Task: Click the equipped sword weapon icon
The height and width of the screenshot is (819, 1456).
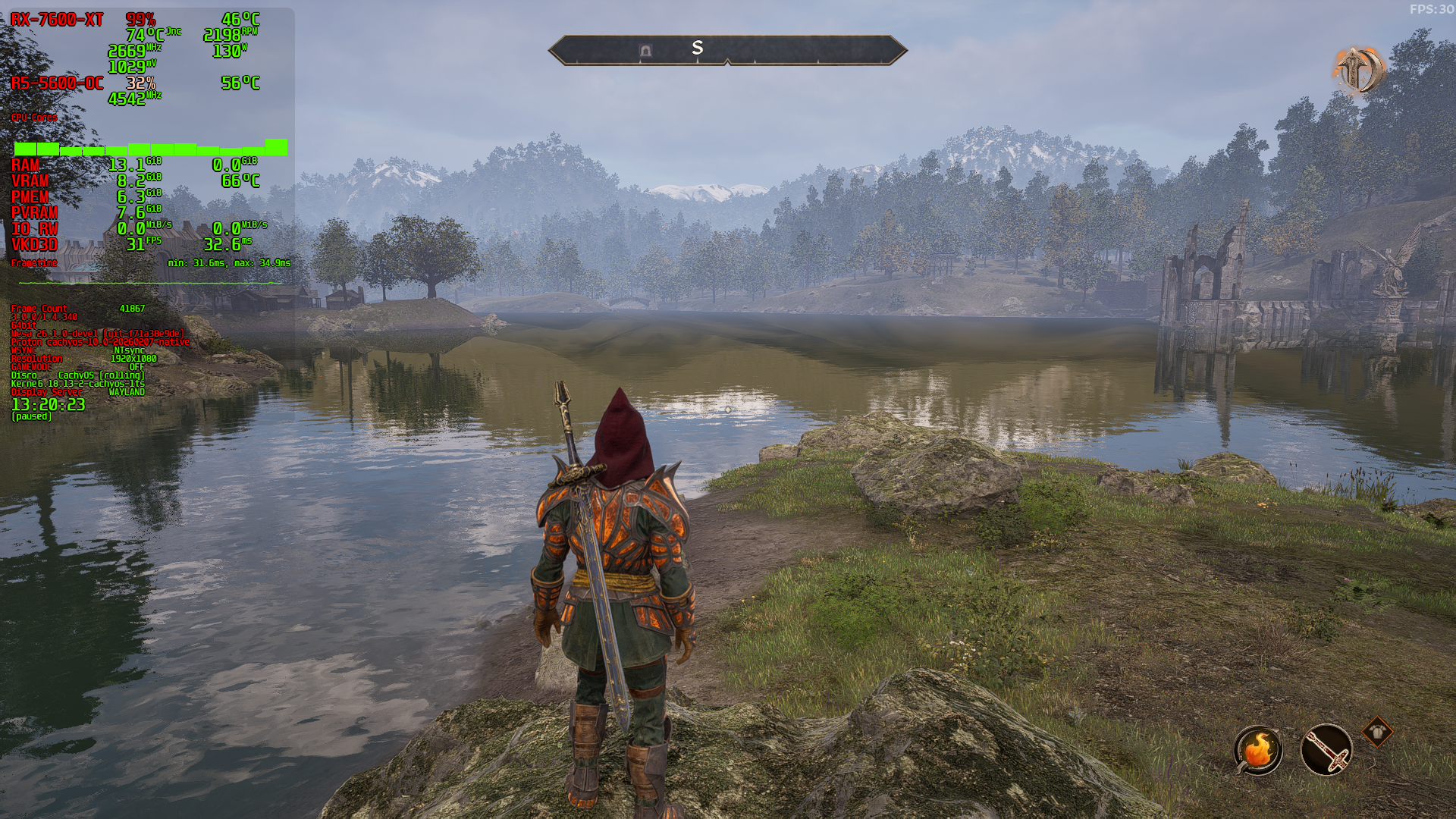Action: pyautogui.click(x=1326, y=750)
